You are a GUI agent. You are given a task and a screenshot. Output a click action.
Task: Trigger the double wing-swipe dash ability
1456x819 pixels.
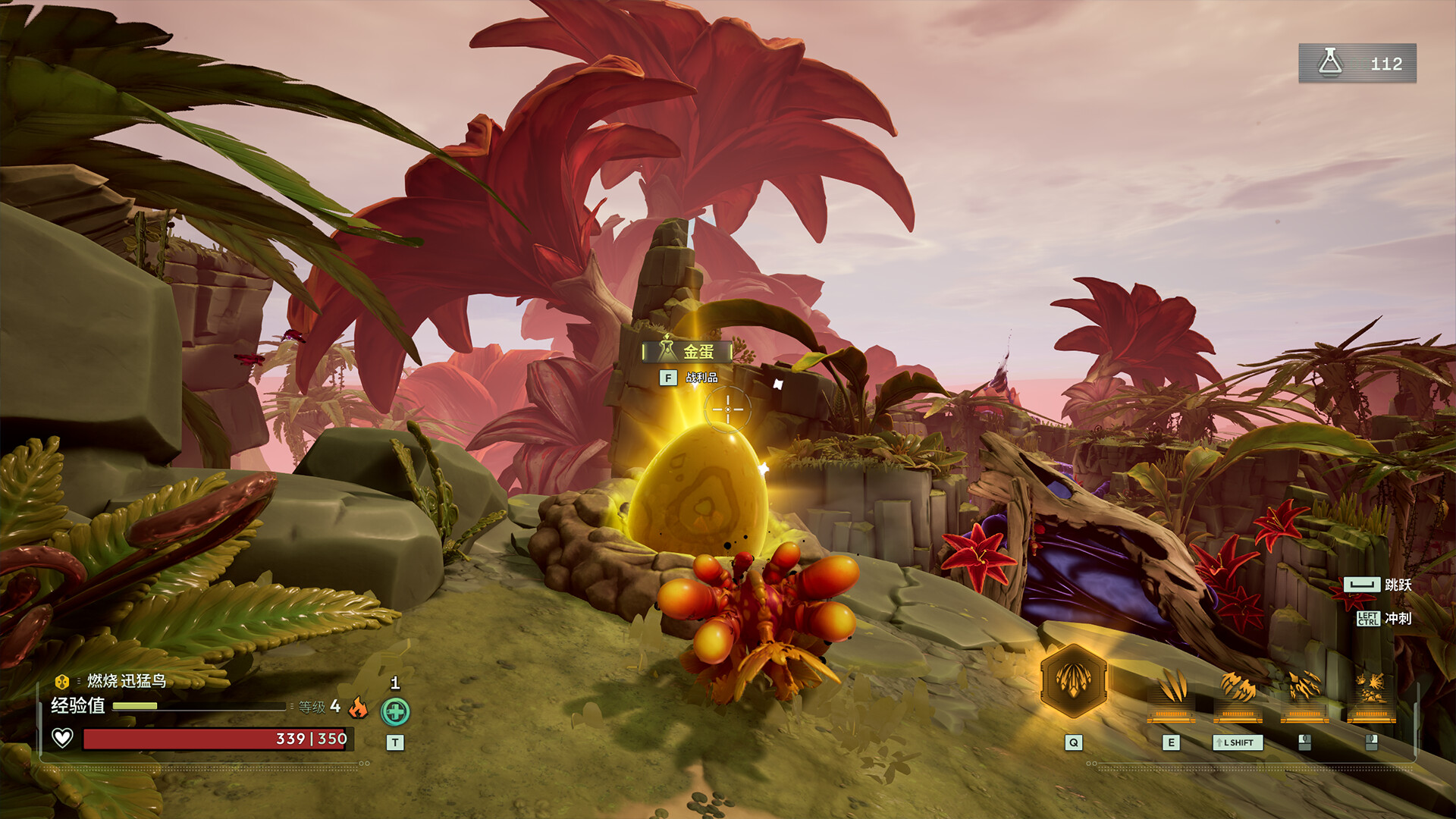click(1238, 692)
